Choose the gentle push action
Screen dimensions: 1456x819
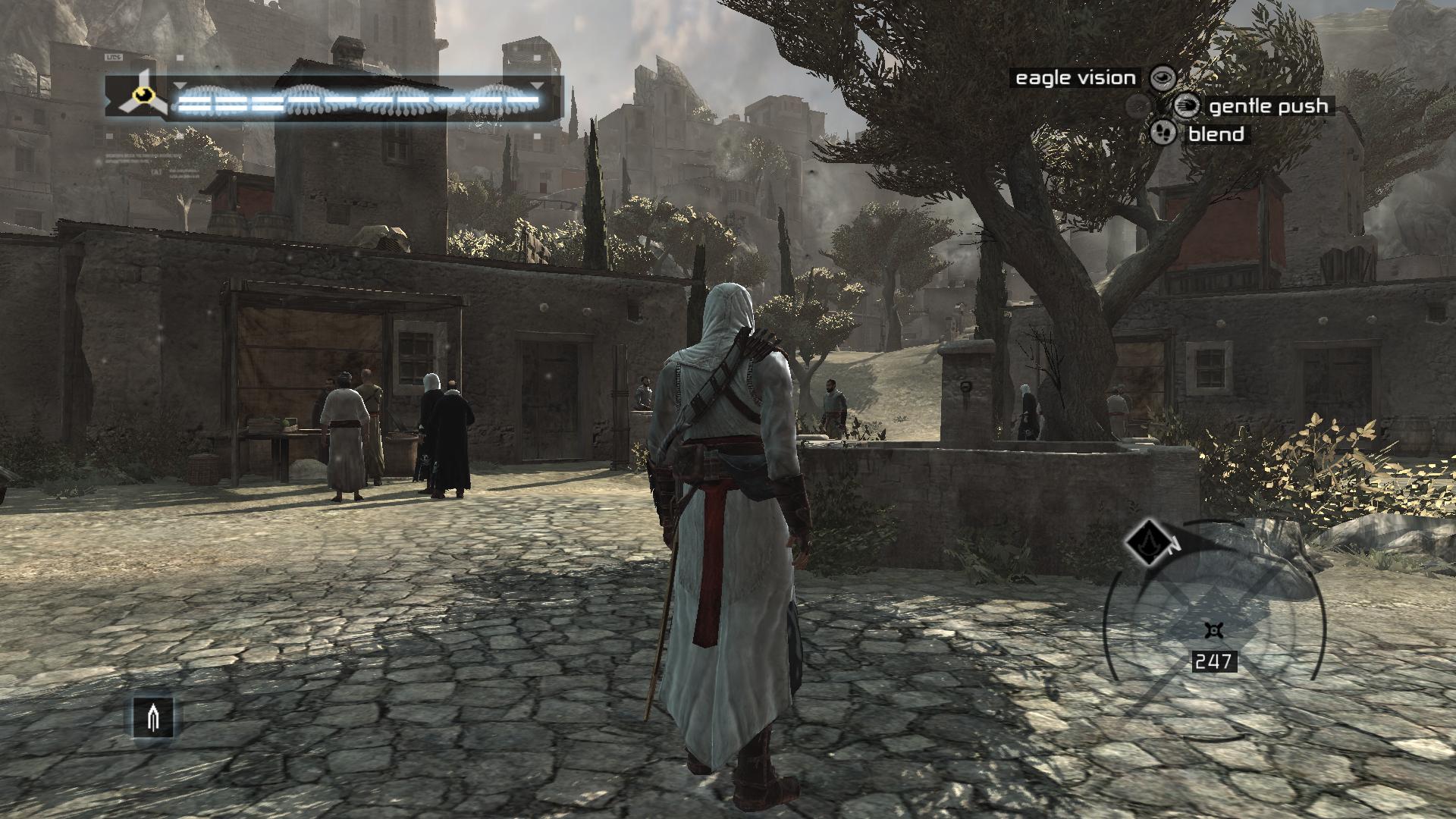click(x=1187, y=106)
